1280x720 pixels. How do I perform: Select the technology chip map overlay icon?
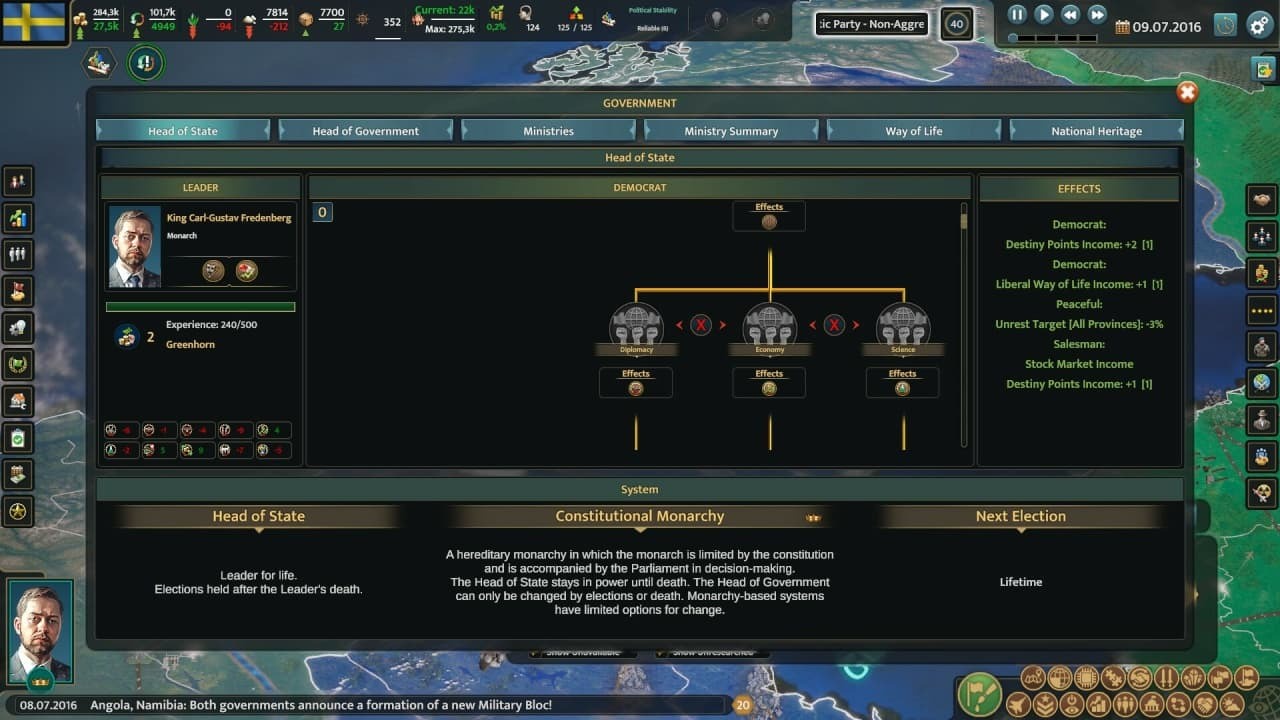click(1086, 677)
